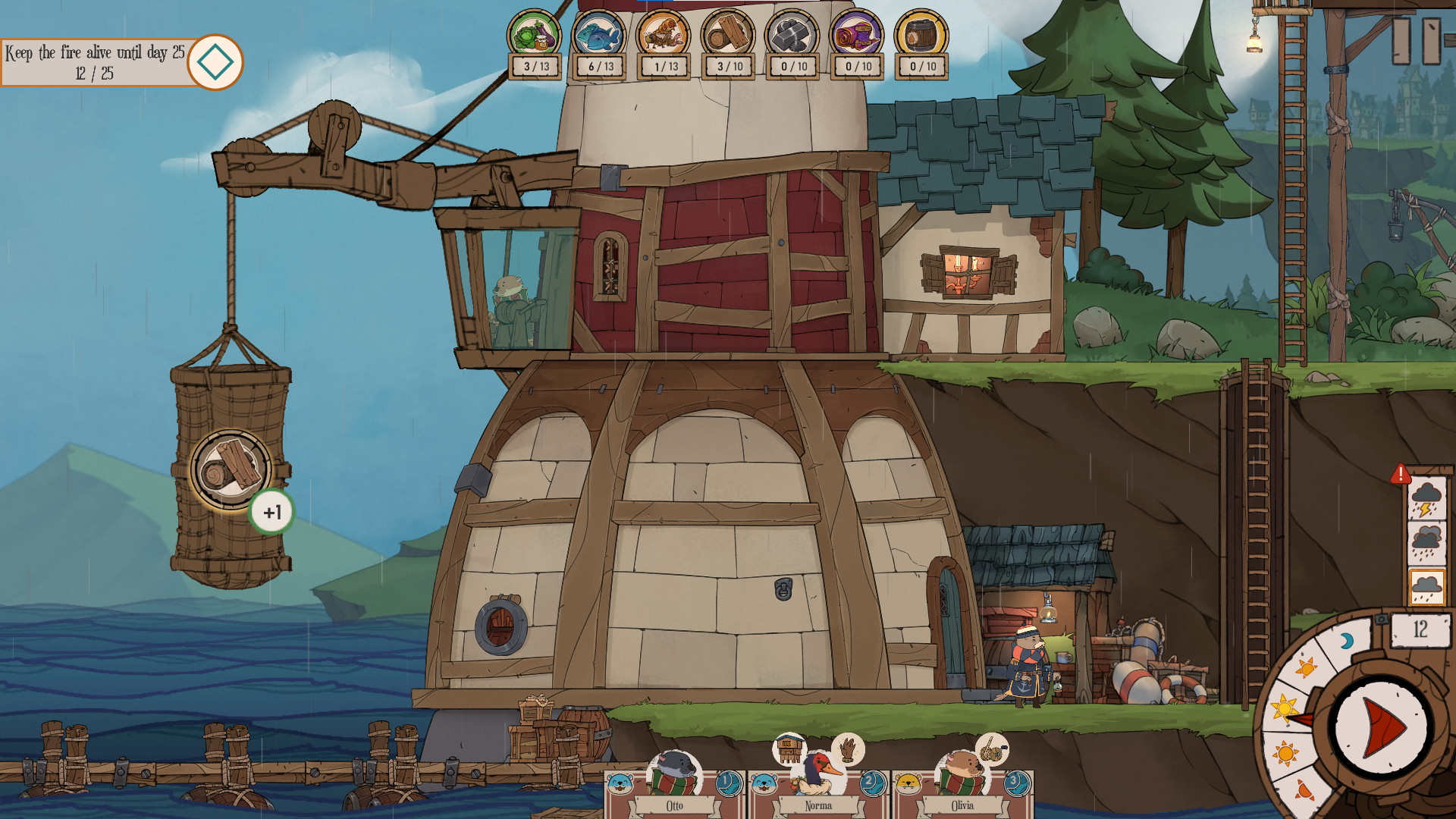Select the blue fish resource icon
The width and height of the screenshot is (1456, 819).
[599, 34]
